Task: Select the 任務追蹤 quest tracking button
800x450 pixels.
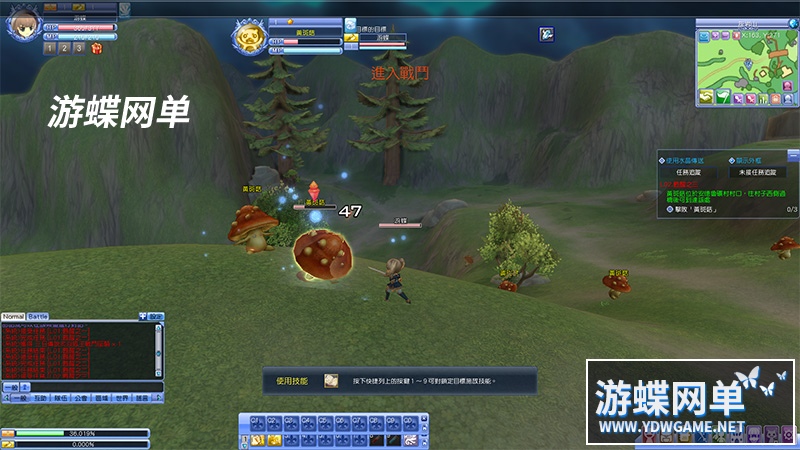Action: [690, 172]
